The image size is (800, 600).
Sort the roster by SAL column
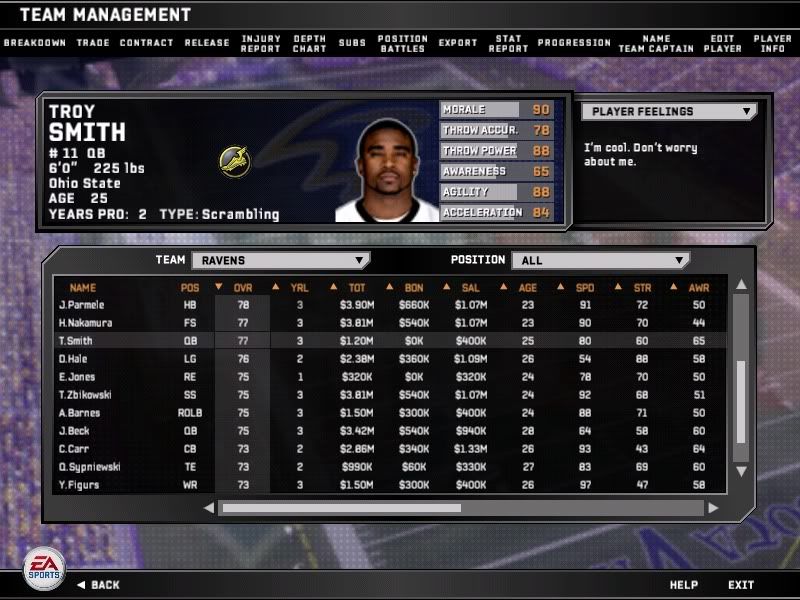pos(469,287)
